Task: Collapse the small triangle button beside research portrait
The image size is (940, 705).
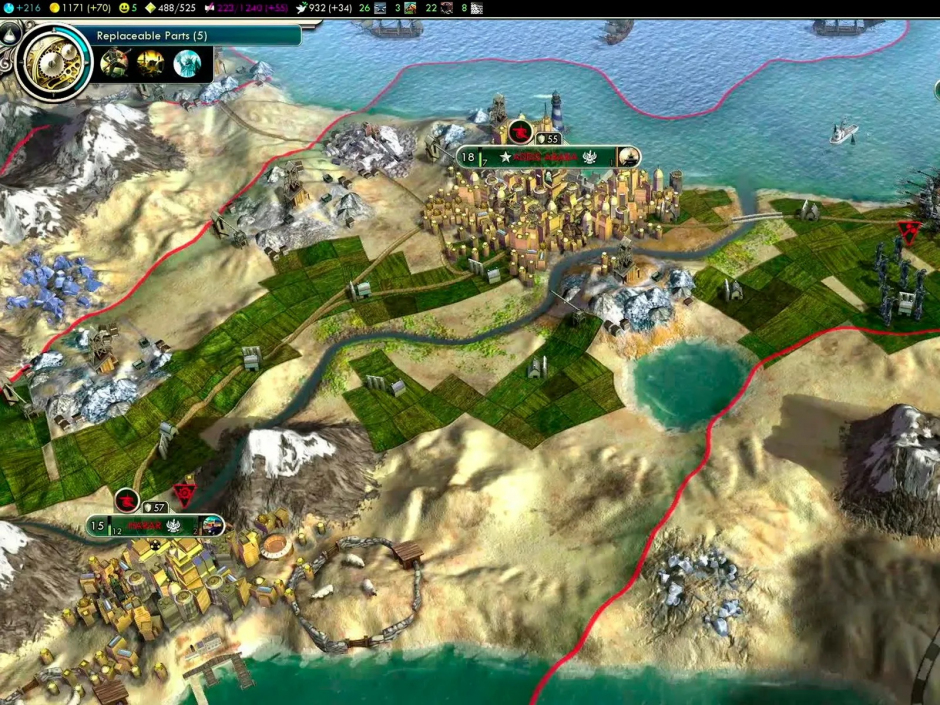Action: [12, 33]
